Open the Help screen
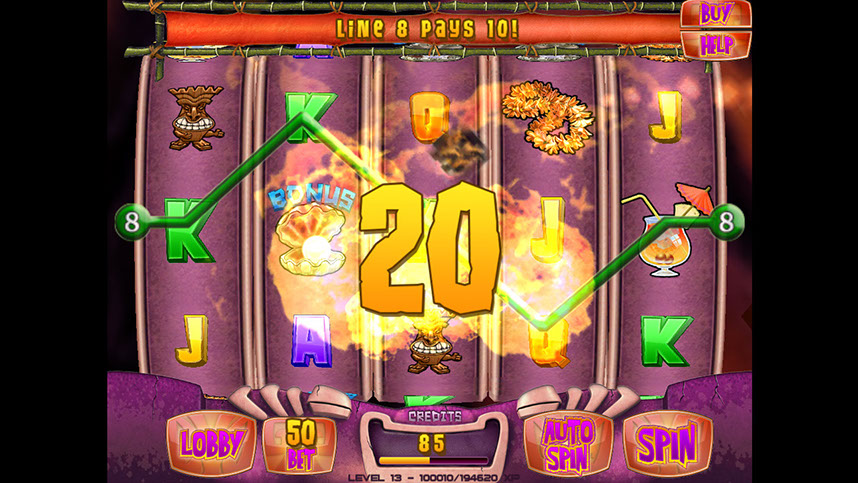The width and height of the screenshot is (858, 483). [x=716, y=44]
